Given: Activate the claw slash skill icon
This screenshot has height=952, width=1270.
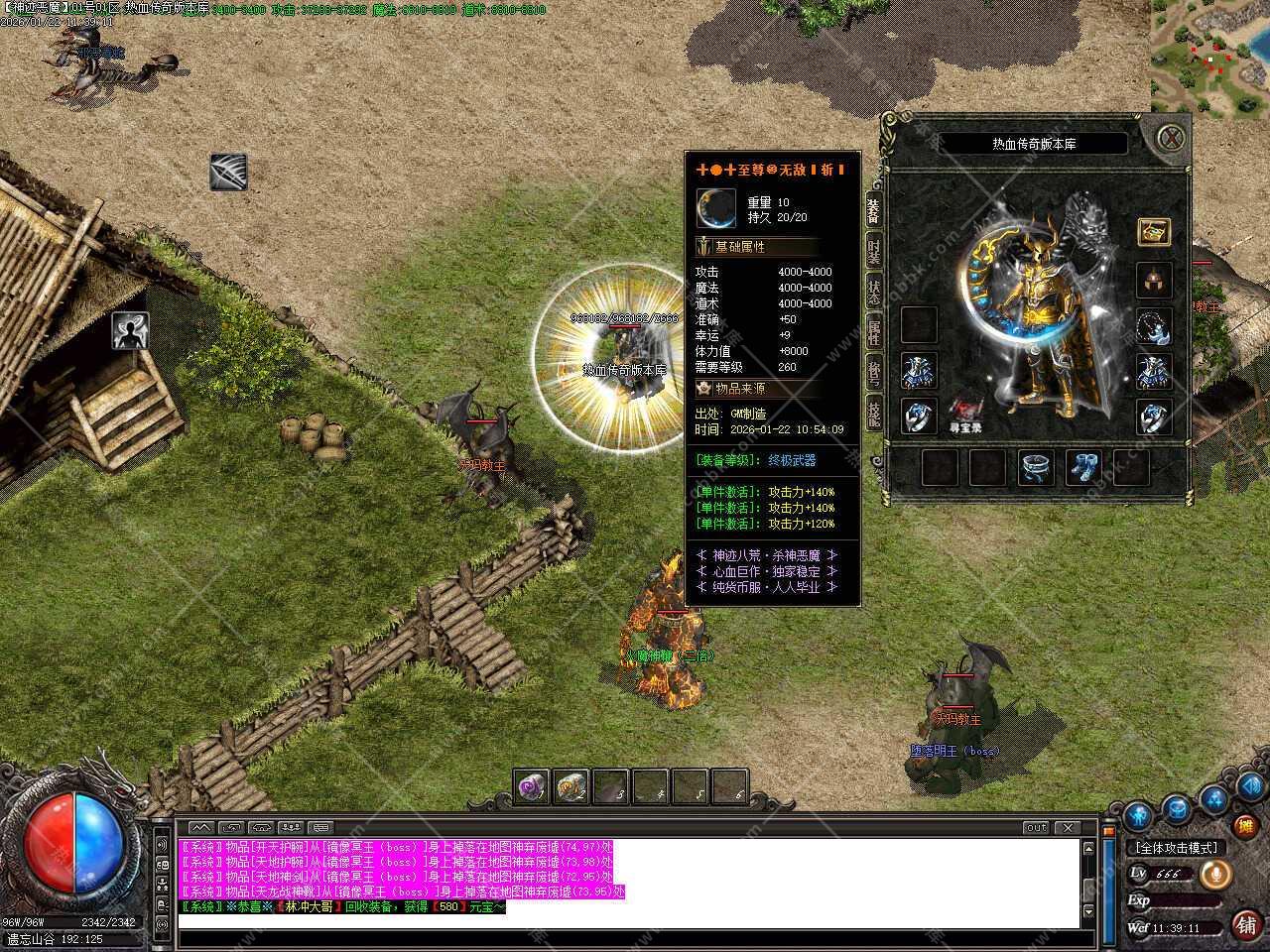Looking at the screenshot, I should [x=228, y=173].
